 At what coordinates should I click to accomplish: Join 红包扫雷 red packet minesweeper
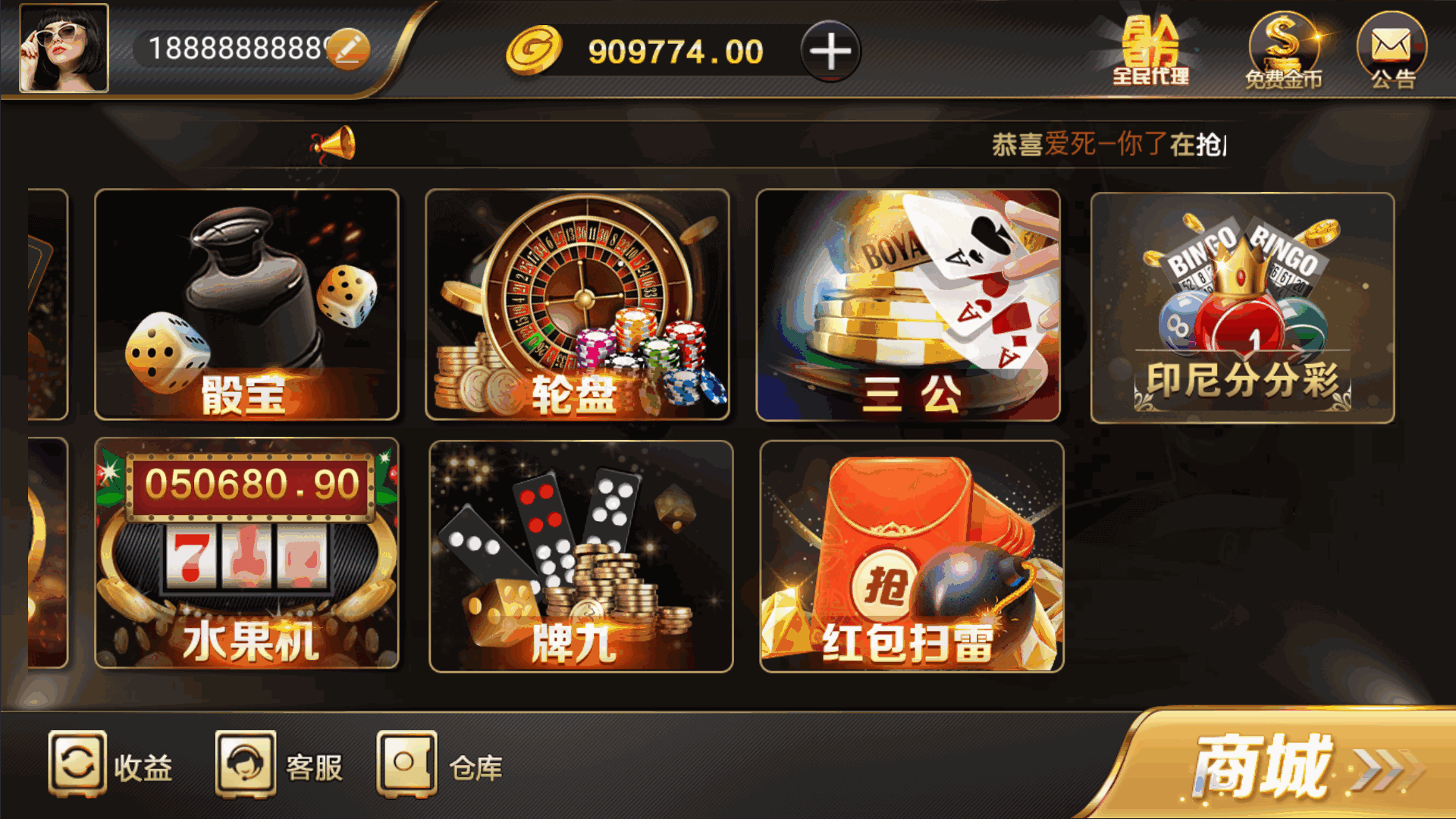click(x=910, y=554)
